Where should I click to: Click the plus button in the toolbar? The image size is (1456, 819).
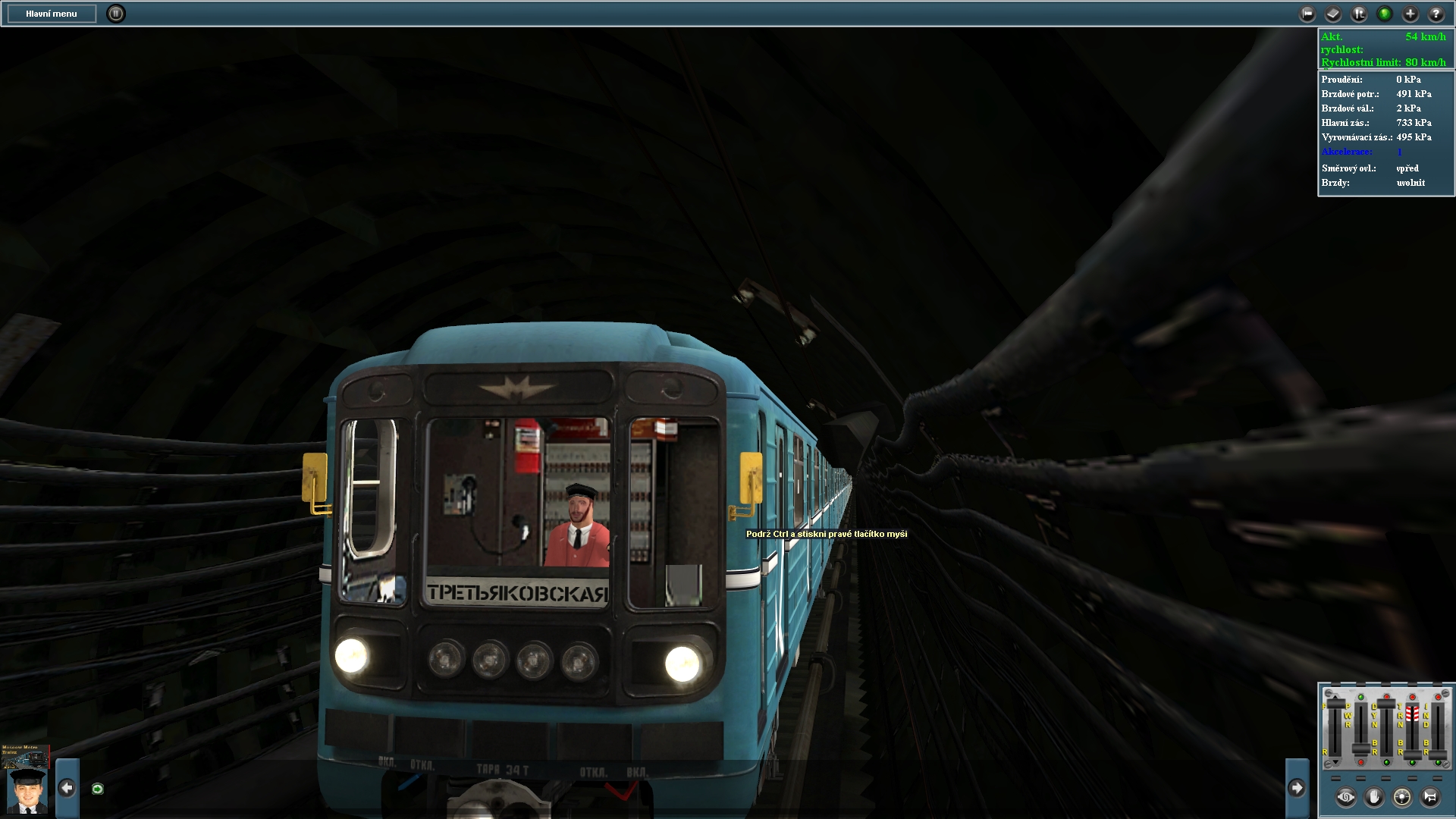coord(1410,14)
